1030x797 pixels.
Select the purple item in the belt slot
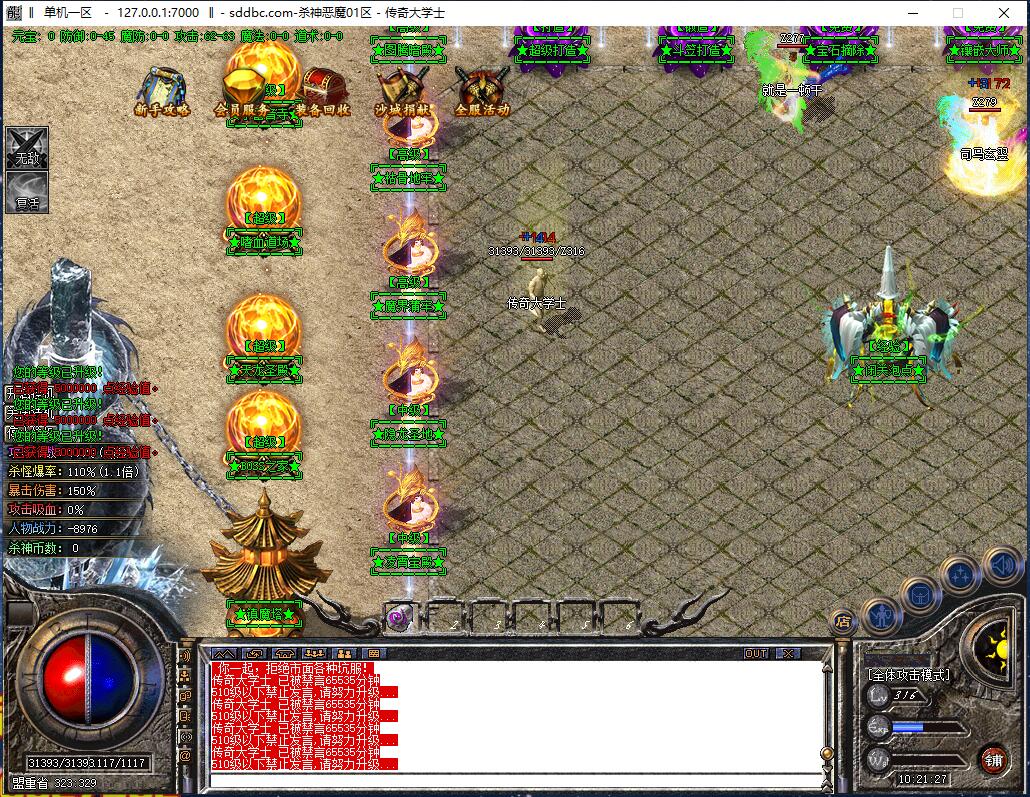click(397, 618)
